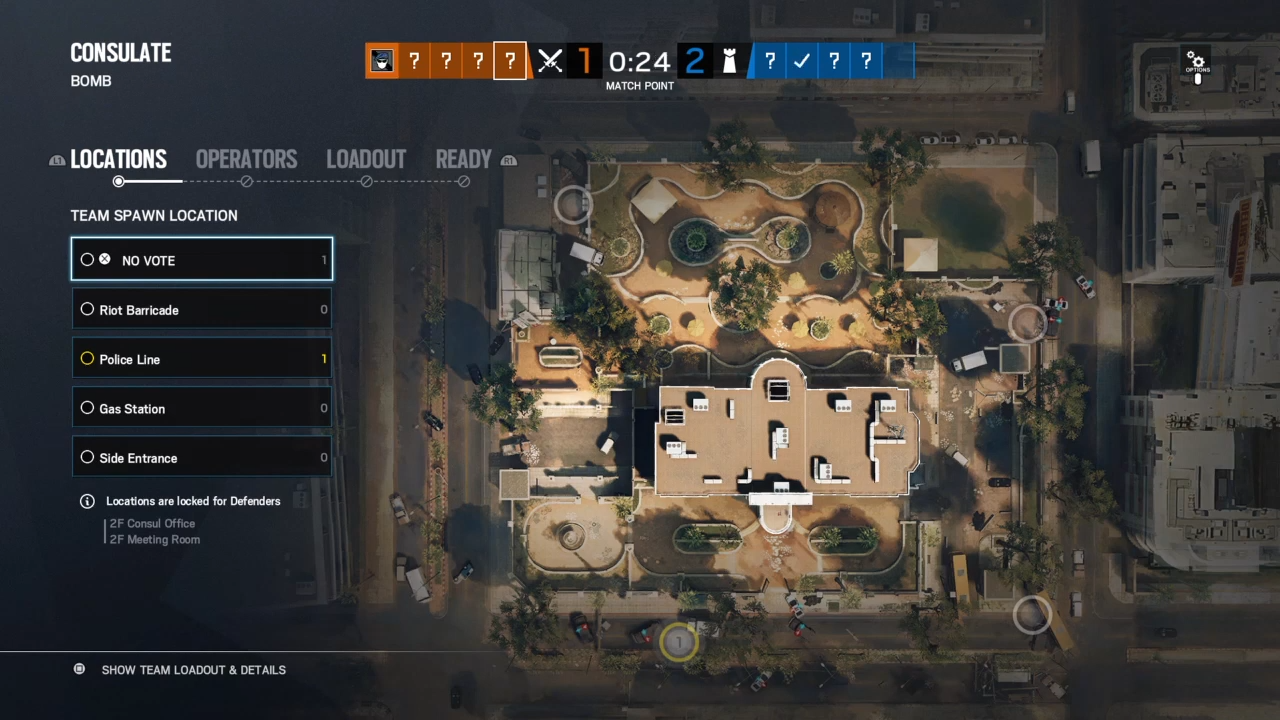Switch to the OPERATORS tab
The image size is (1280, 720).
246,159
